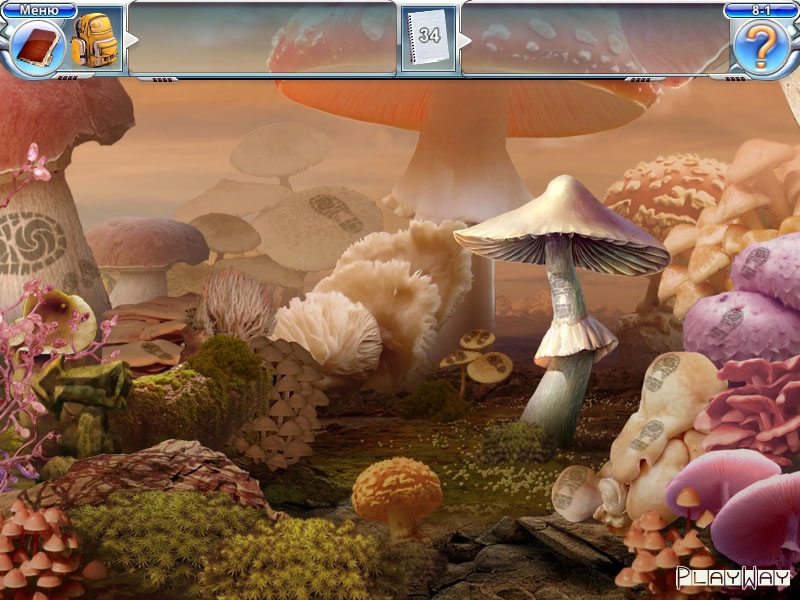800x600 pixels.
Task: Open the Меню button
Action: (x=39, y=11)
